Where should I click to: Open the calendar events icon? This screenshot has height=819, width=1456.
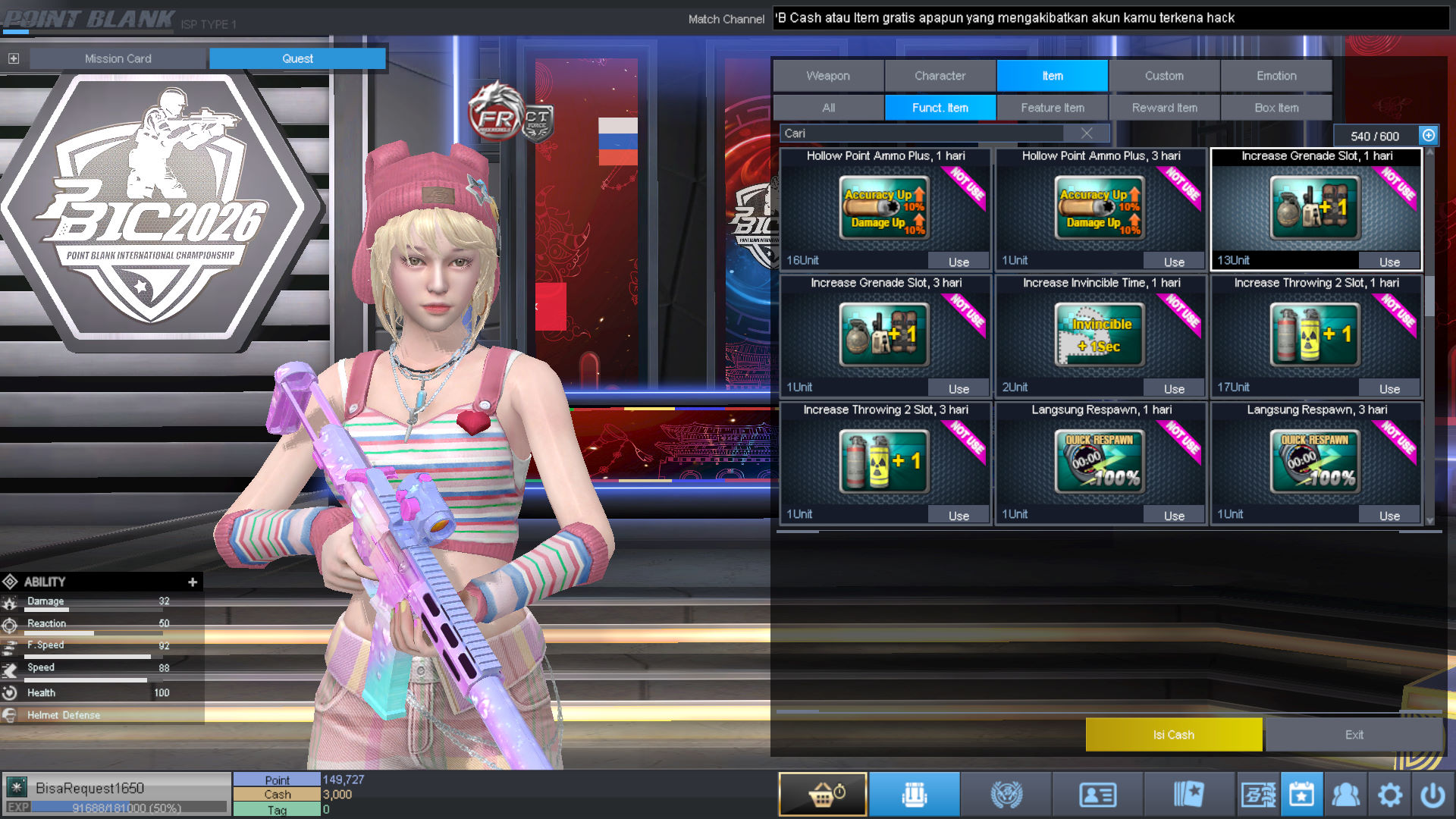[x=1301, y=794]
